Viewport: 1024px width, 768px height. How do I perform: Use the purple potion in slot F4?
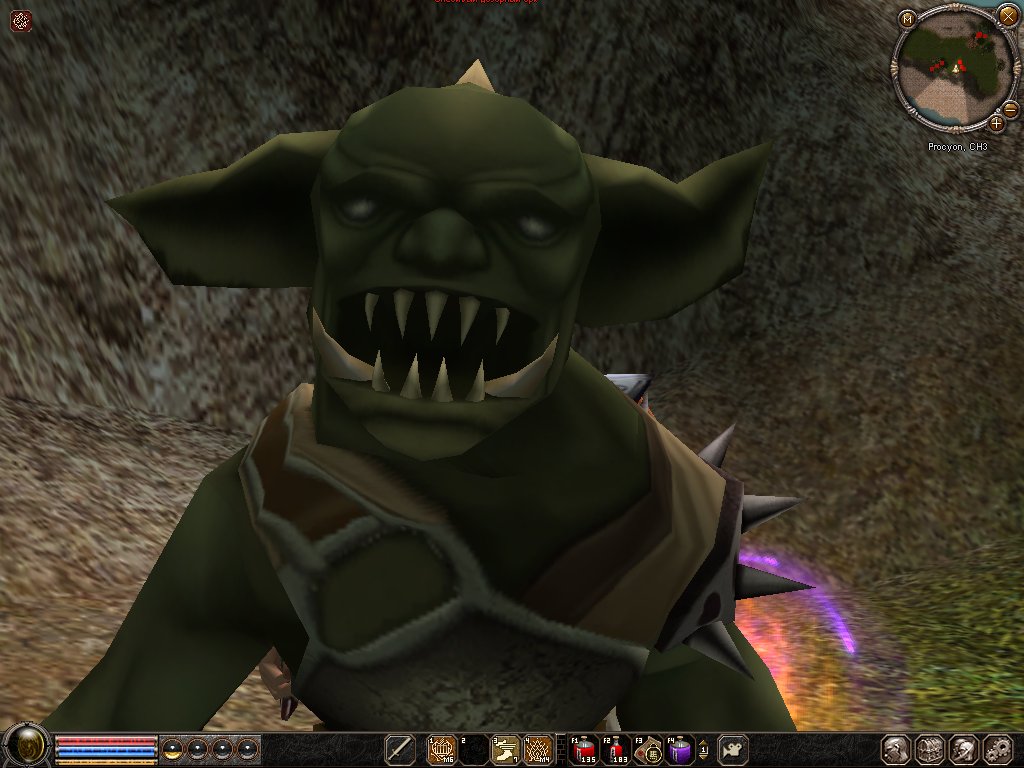(x=680, y=749)
